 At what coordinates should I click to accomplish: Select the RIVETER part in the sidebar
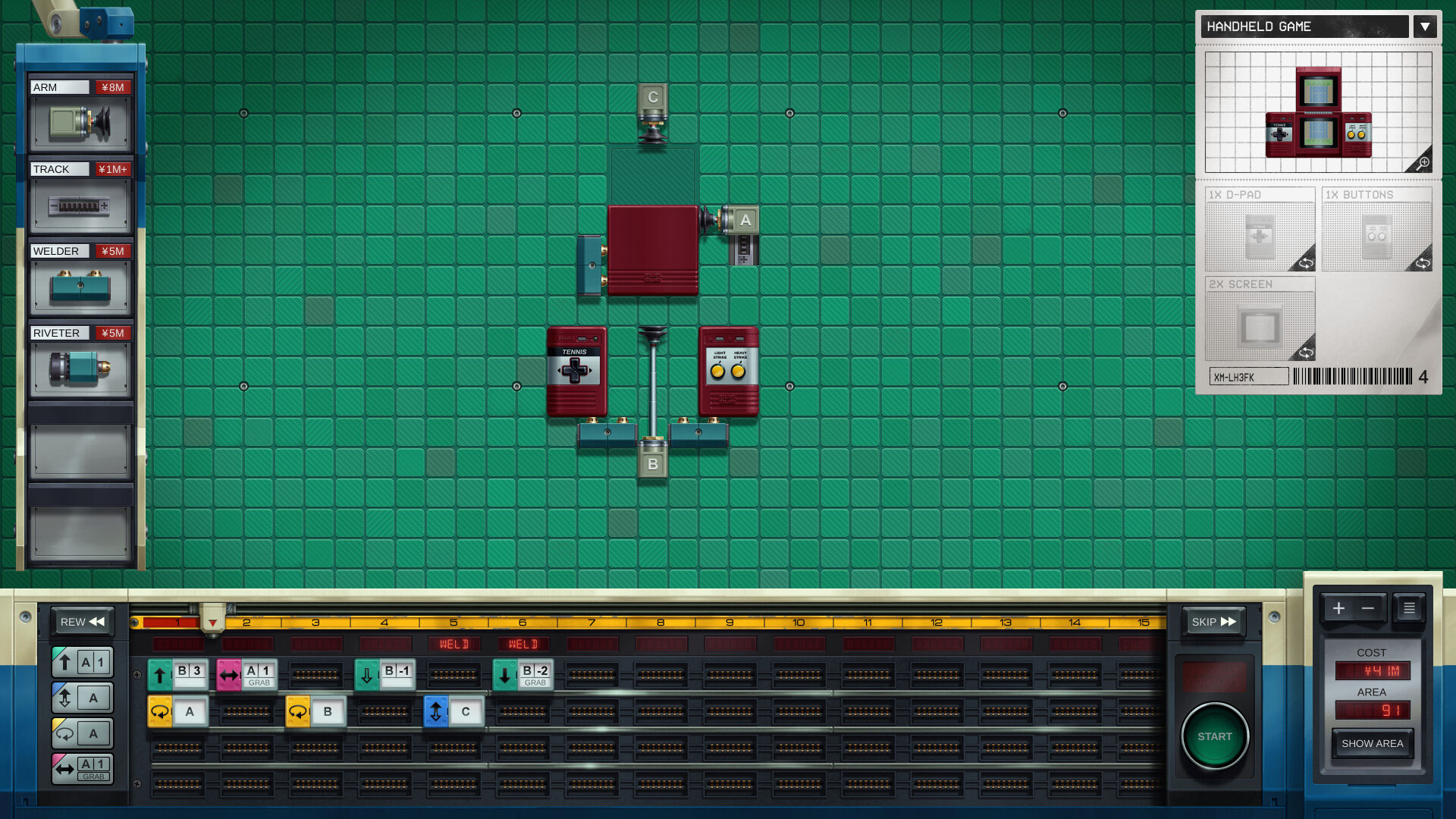[x=81, y=367]
